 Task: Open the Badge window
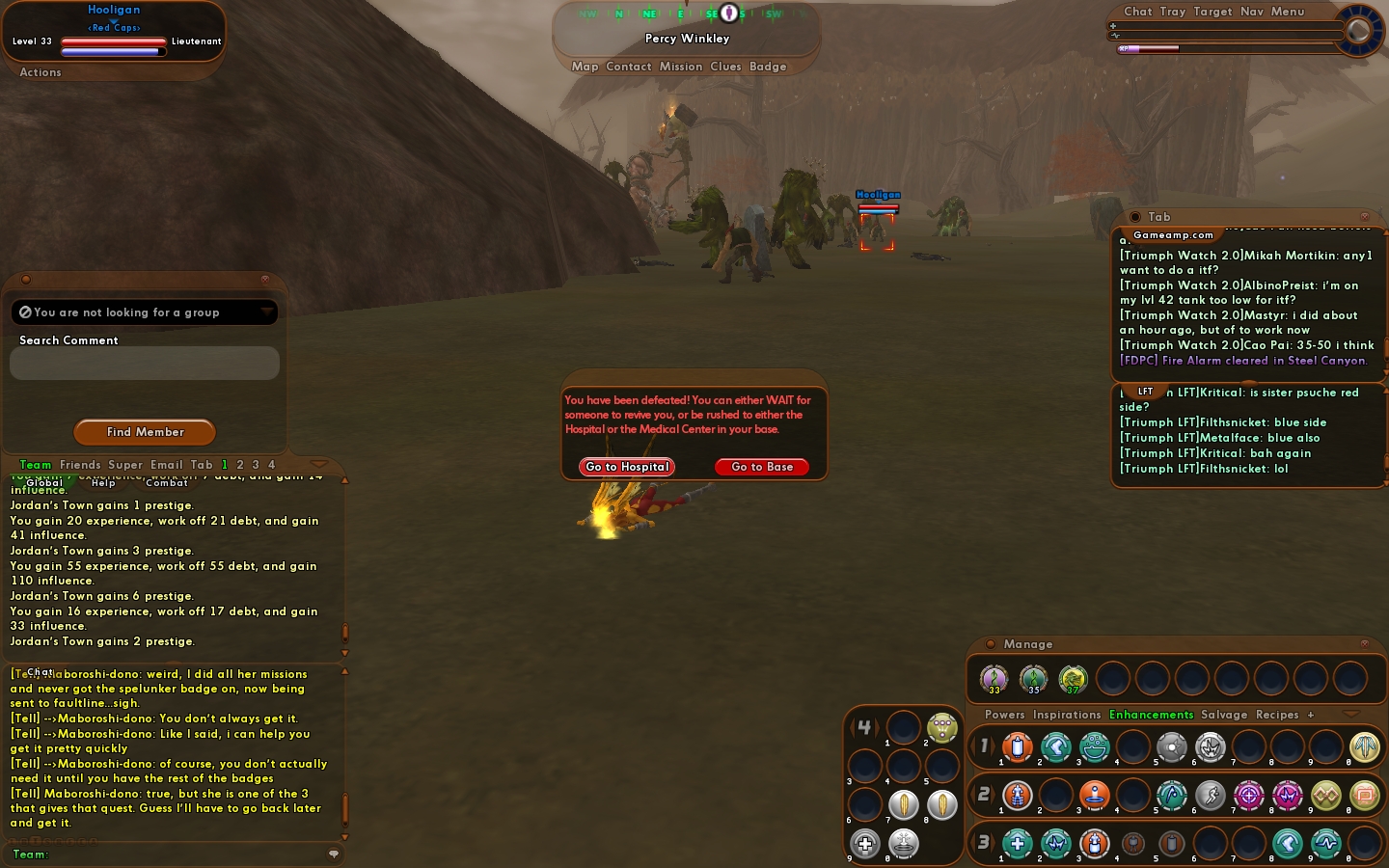click(768, 67)
